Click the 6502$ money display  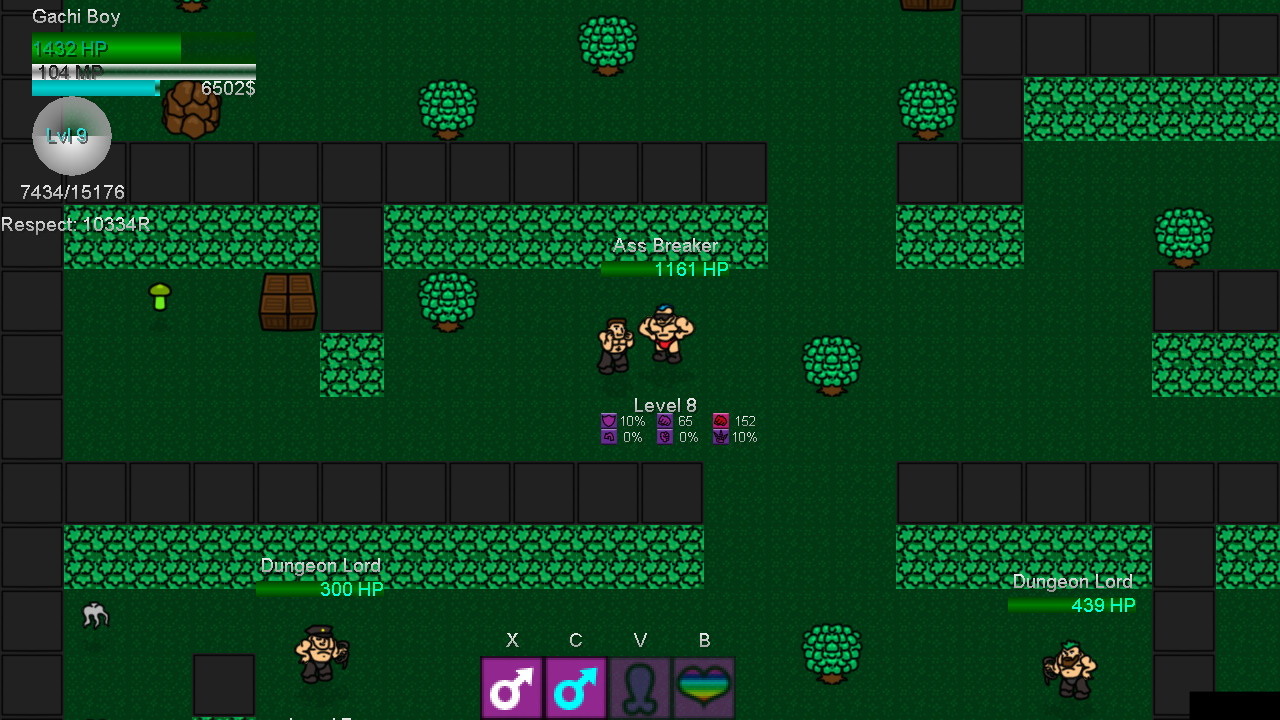click(229, 89)
